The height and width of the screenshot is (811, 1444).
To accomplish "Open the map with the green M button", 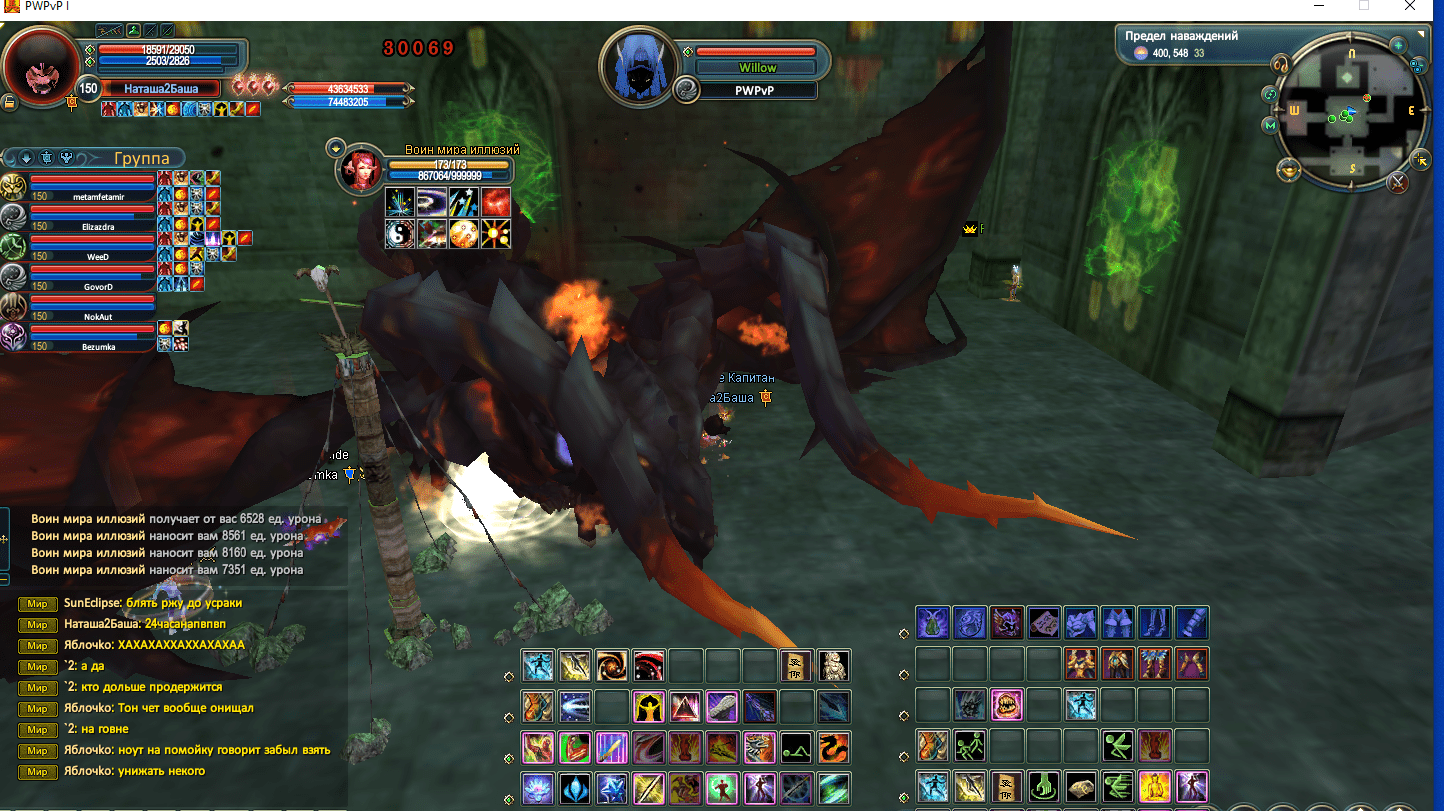I will point(1270,125).
